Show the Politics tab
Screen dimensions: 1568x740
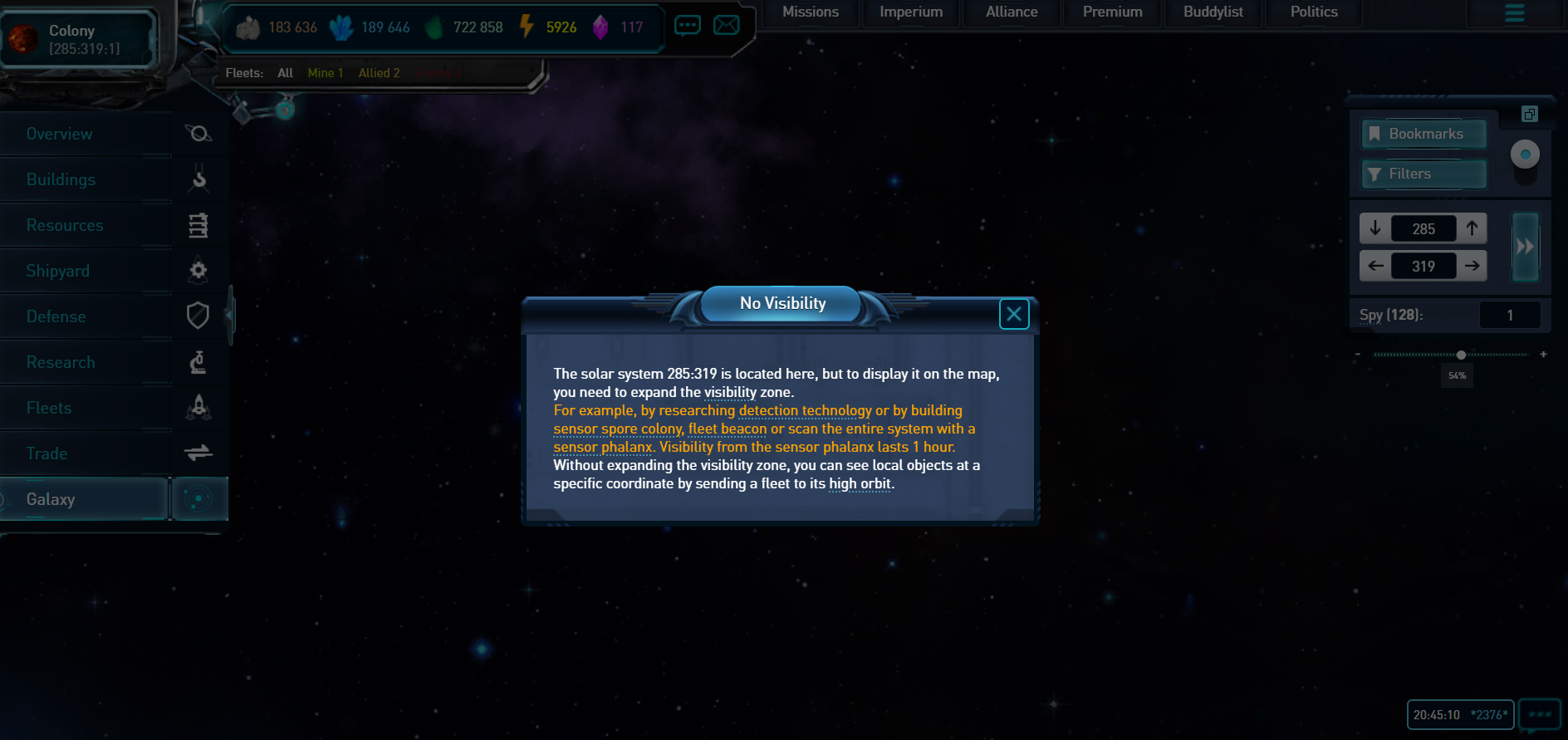click(1313, 12)
